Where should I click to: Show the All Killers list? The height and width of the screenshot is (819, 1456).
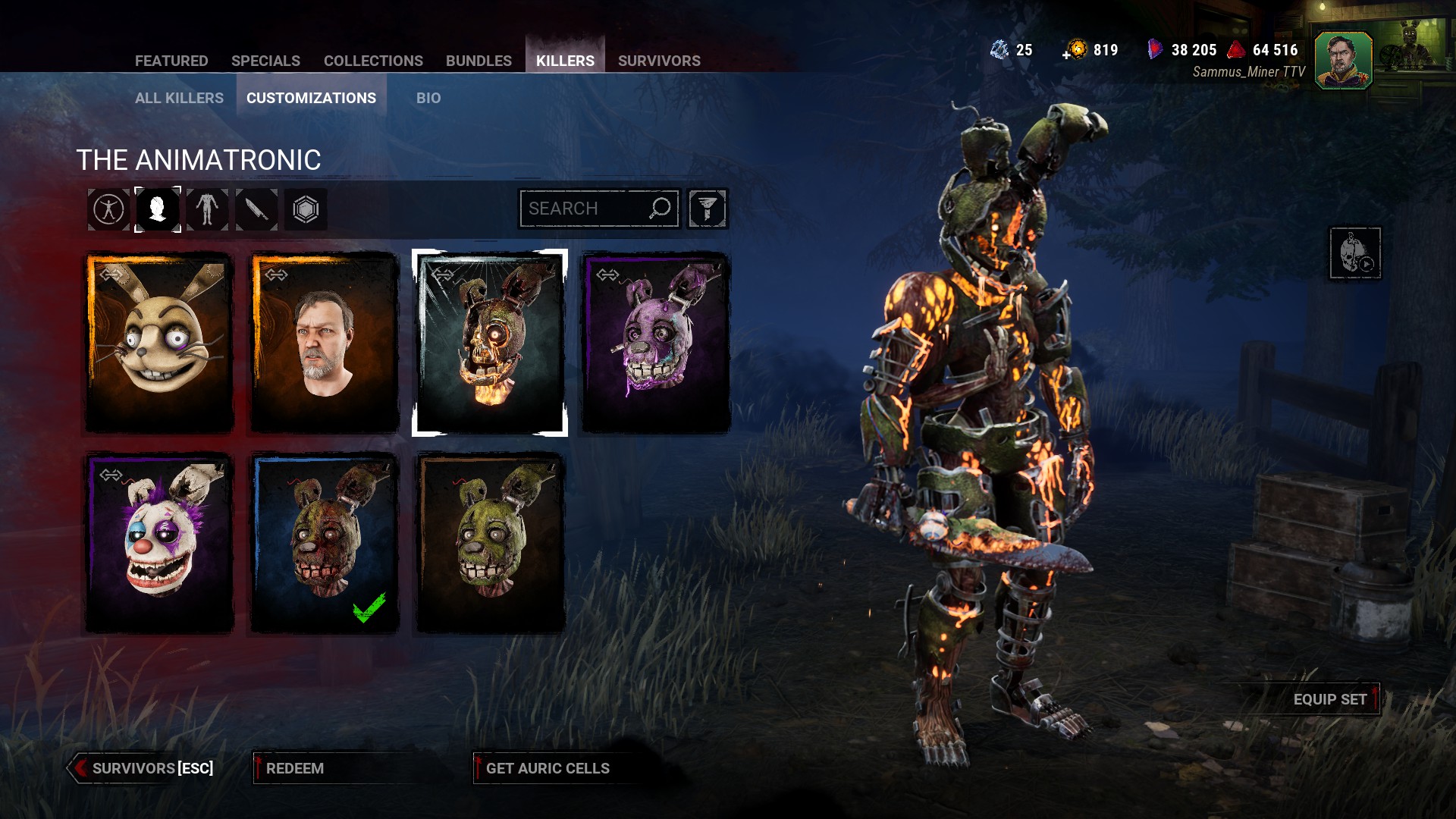tap(179, 98)
